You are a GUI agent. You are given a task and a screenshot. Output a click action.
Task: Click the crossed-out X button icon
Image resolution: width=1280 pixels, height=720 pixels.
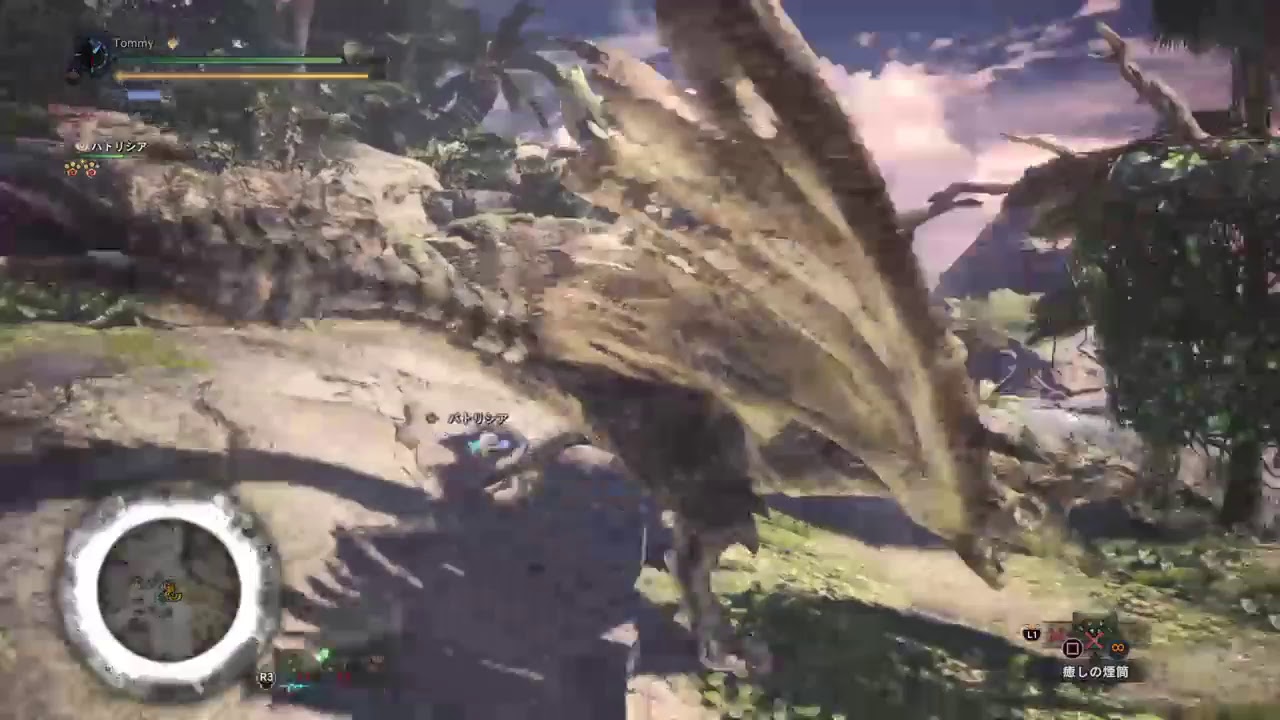1095,640
